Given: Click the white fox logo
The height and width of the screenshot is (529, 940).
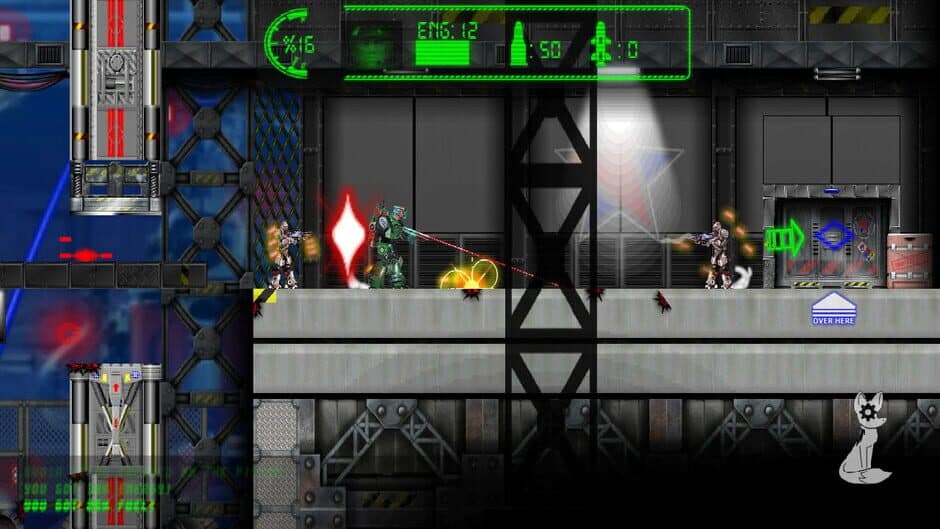Looking at the screenshot, I should (865, 439).
